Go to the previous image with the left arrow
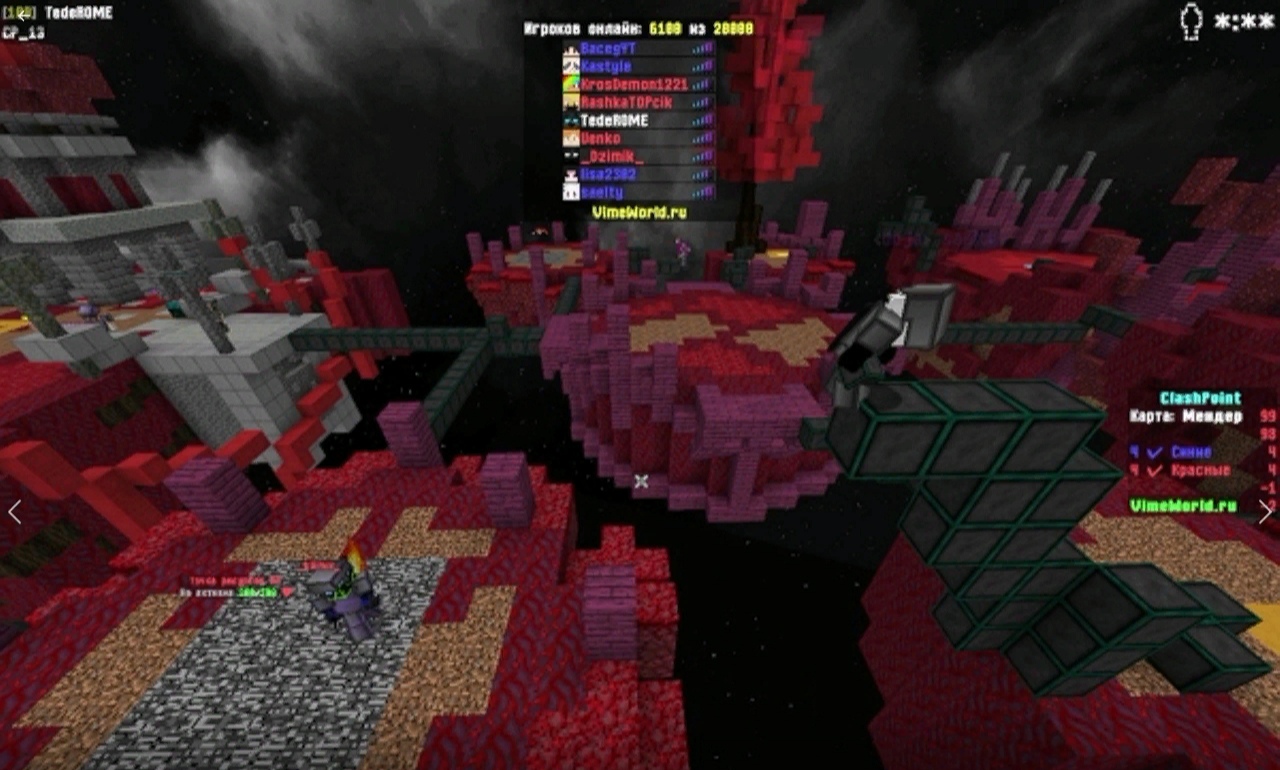Image resolution: width=1280 pixels, height=770 pixels. point(15,511)
